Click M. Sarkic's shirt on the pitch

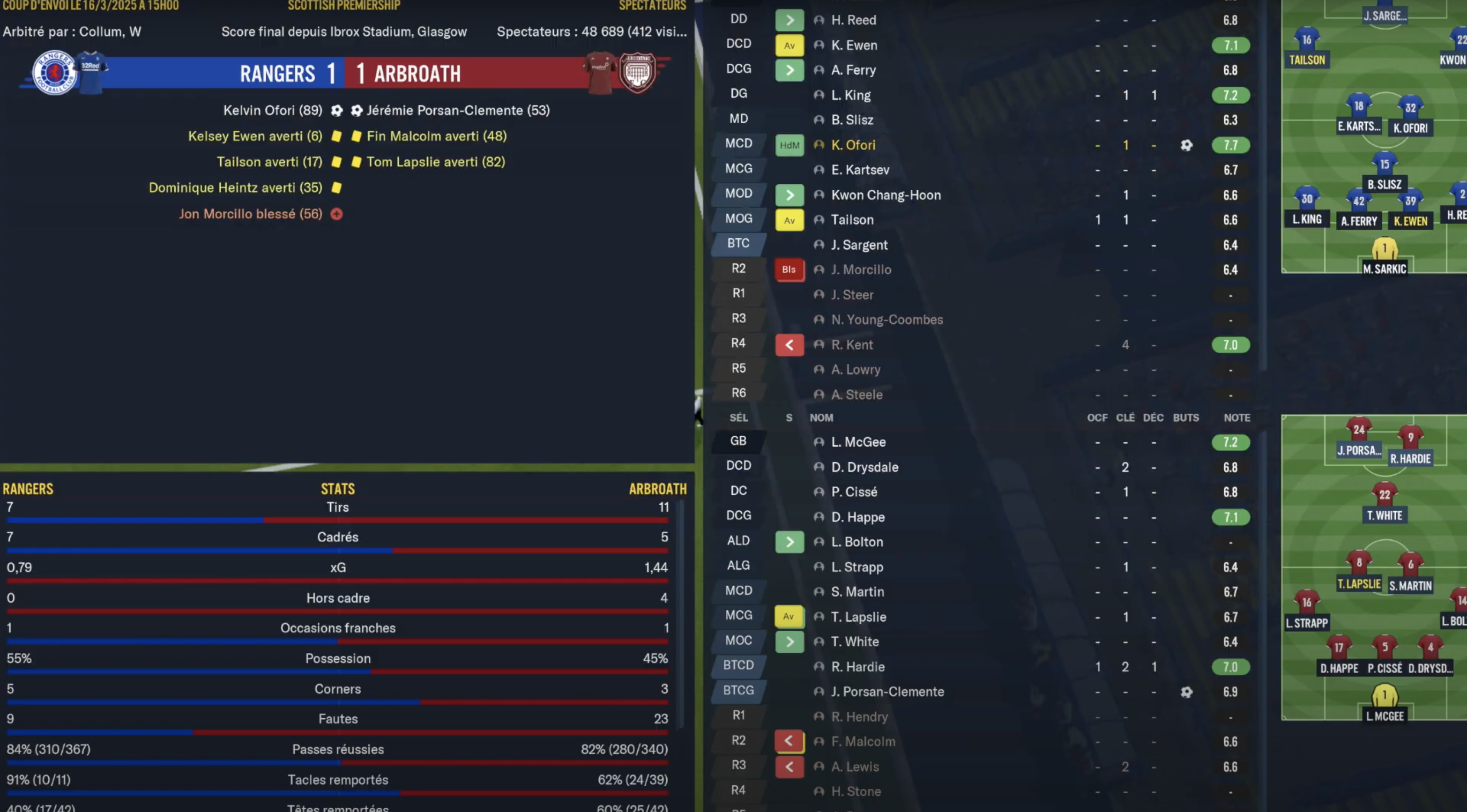point(1384,249)
